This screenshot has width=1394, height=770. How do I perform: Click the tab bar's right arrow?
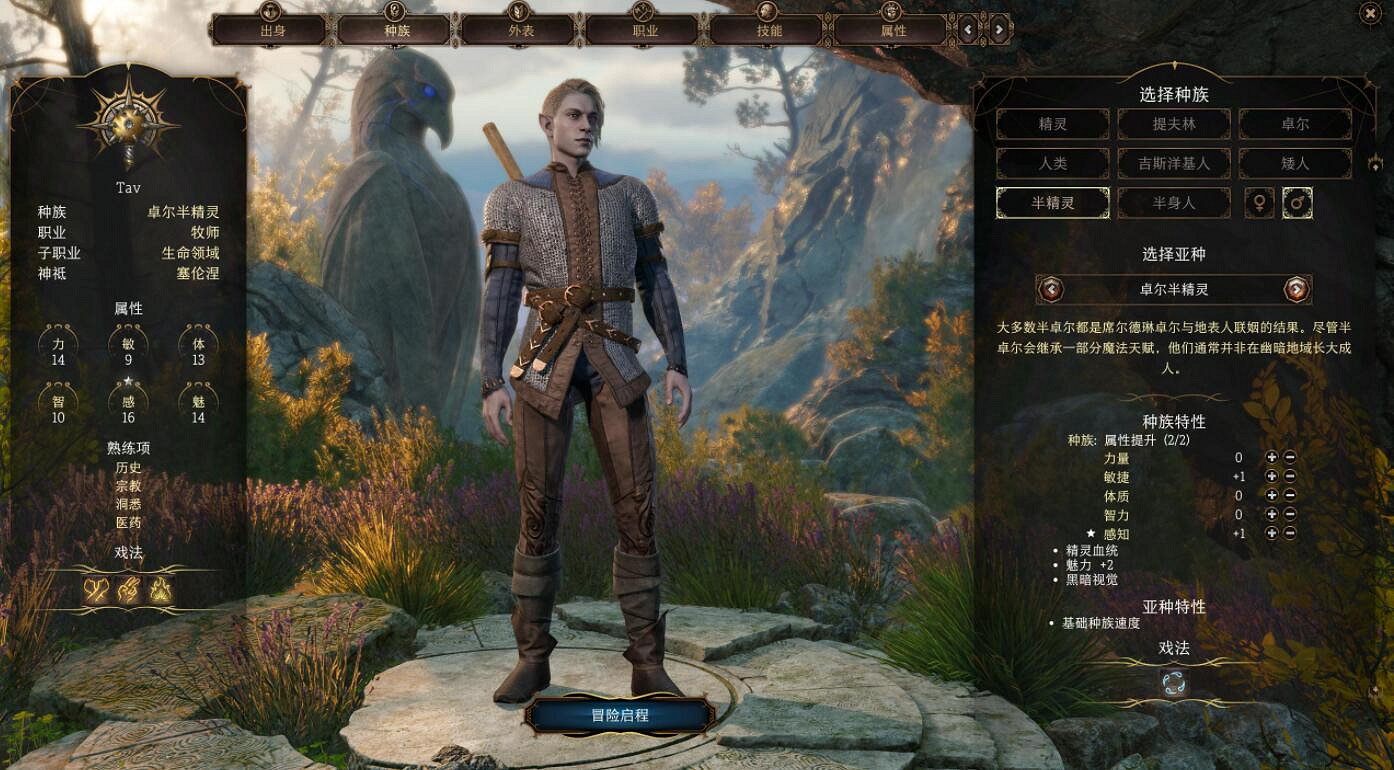(998, 30)
